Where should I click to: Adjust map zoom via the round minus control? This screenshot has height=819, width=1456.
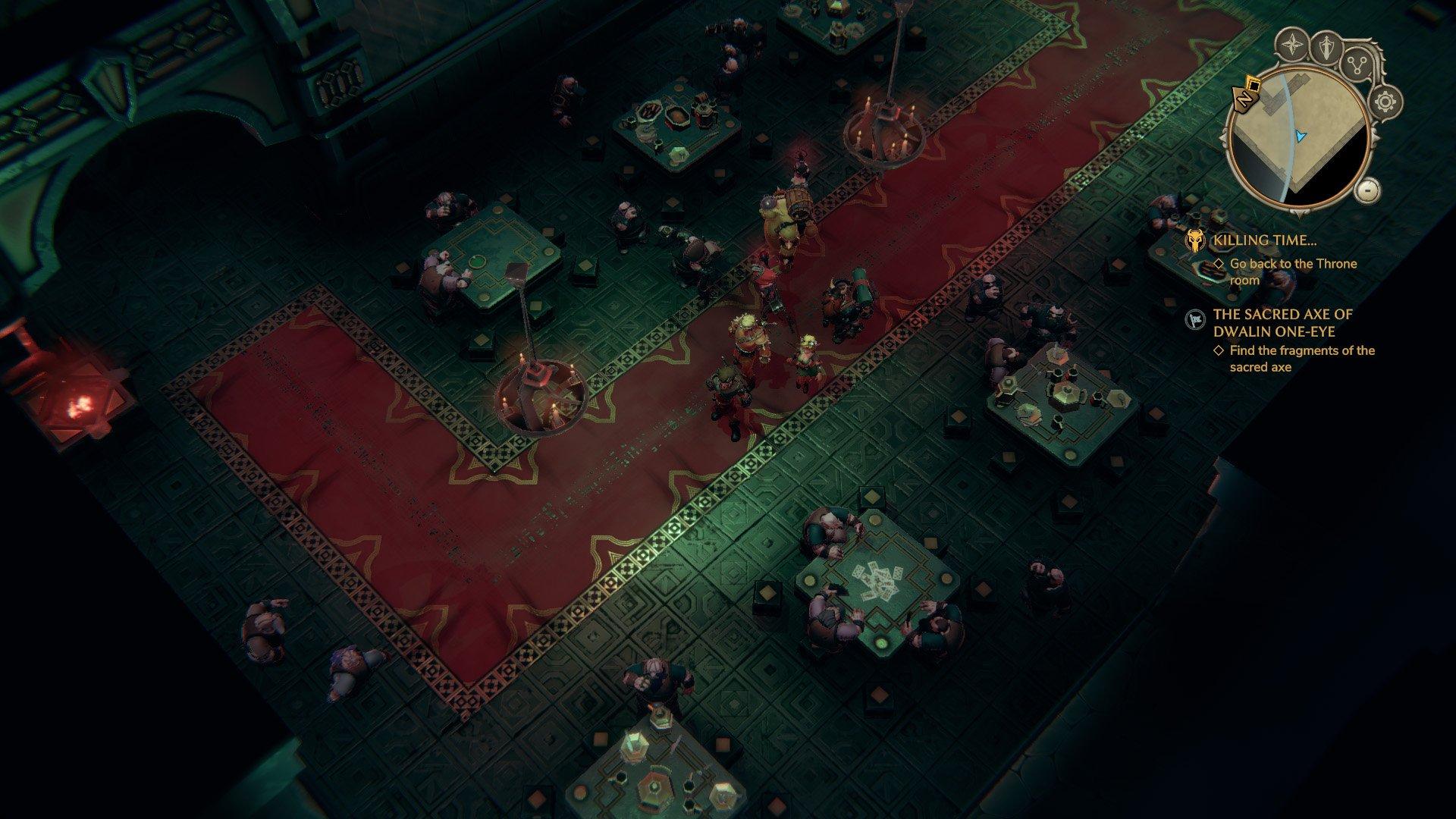point(1367,192)
